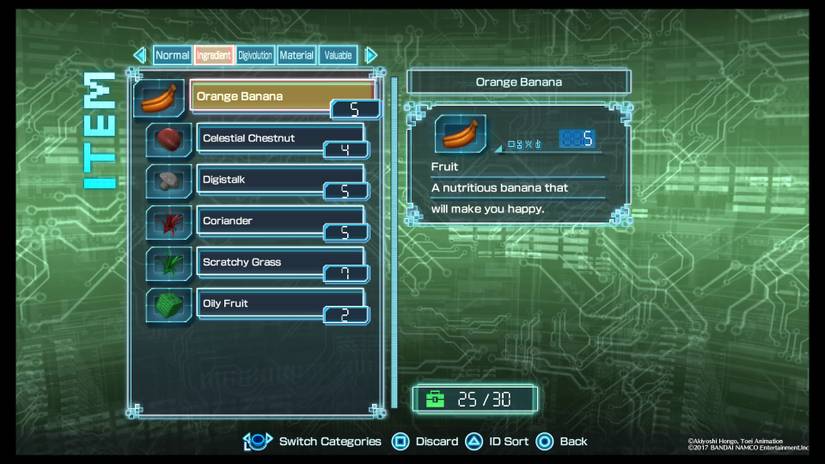825x464 pixels.
Task: Switch to the Material tab
Action: pos(297,55)
